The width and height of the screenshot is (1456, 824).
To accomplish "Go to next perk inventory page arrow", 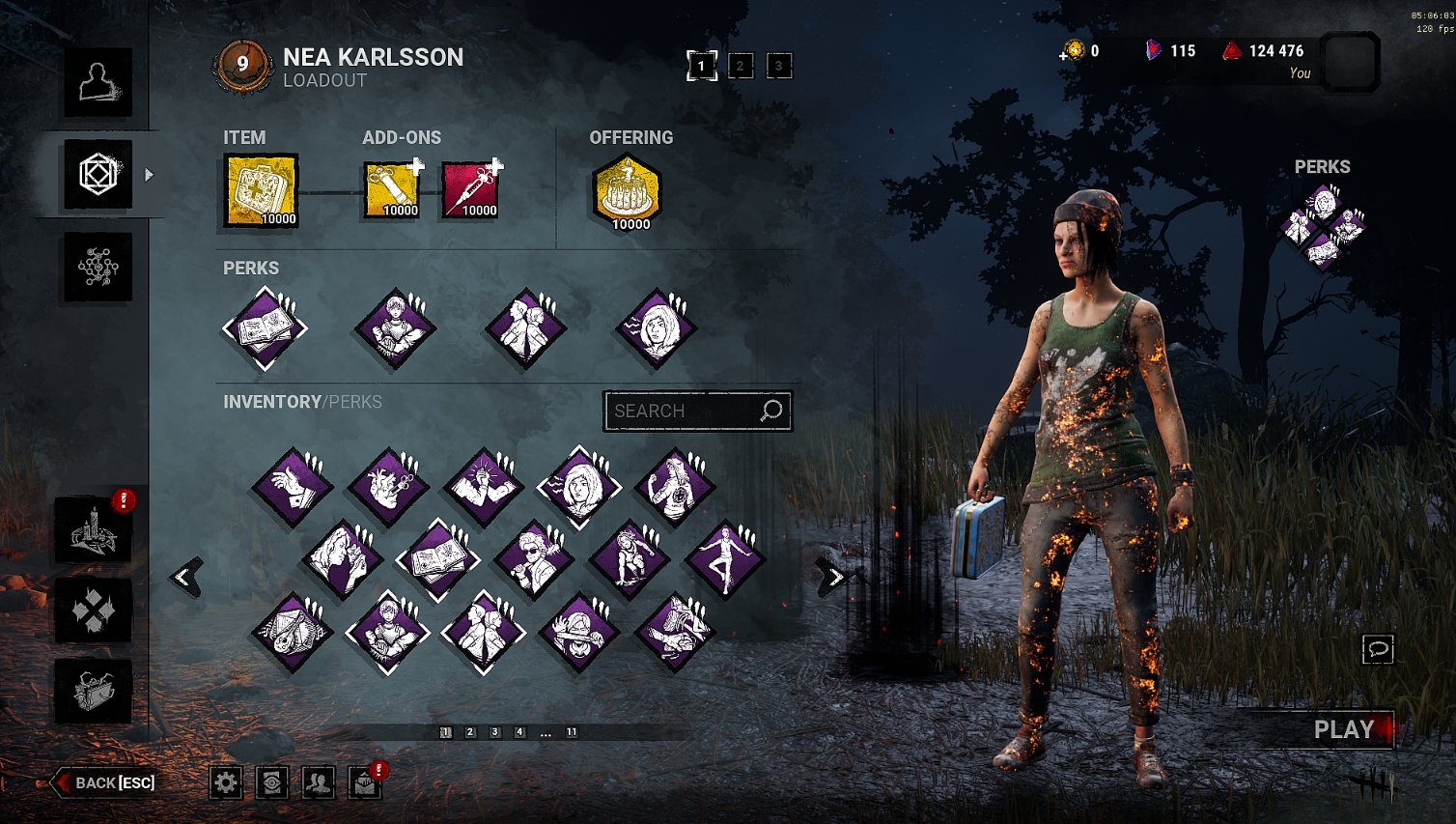I will click(832, 578).
